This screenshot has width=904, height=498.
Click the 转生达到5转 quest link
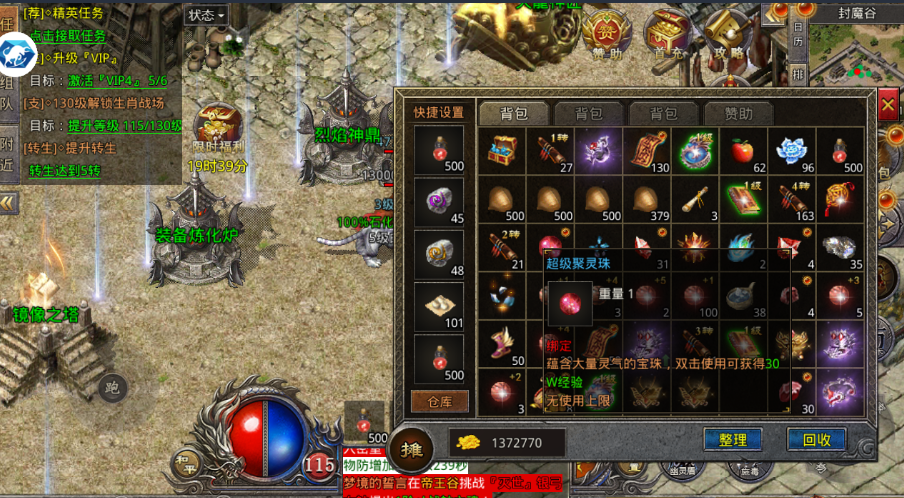coord(64,170)
